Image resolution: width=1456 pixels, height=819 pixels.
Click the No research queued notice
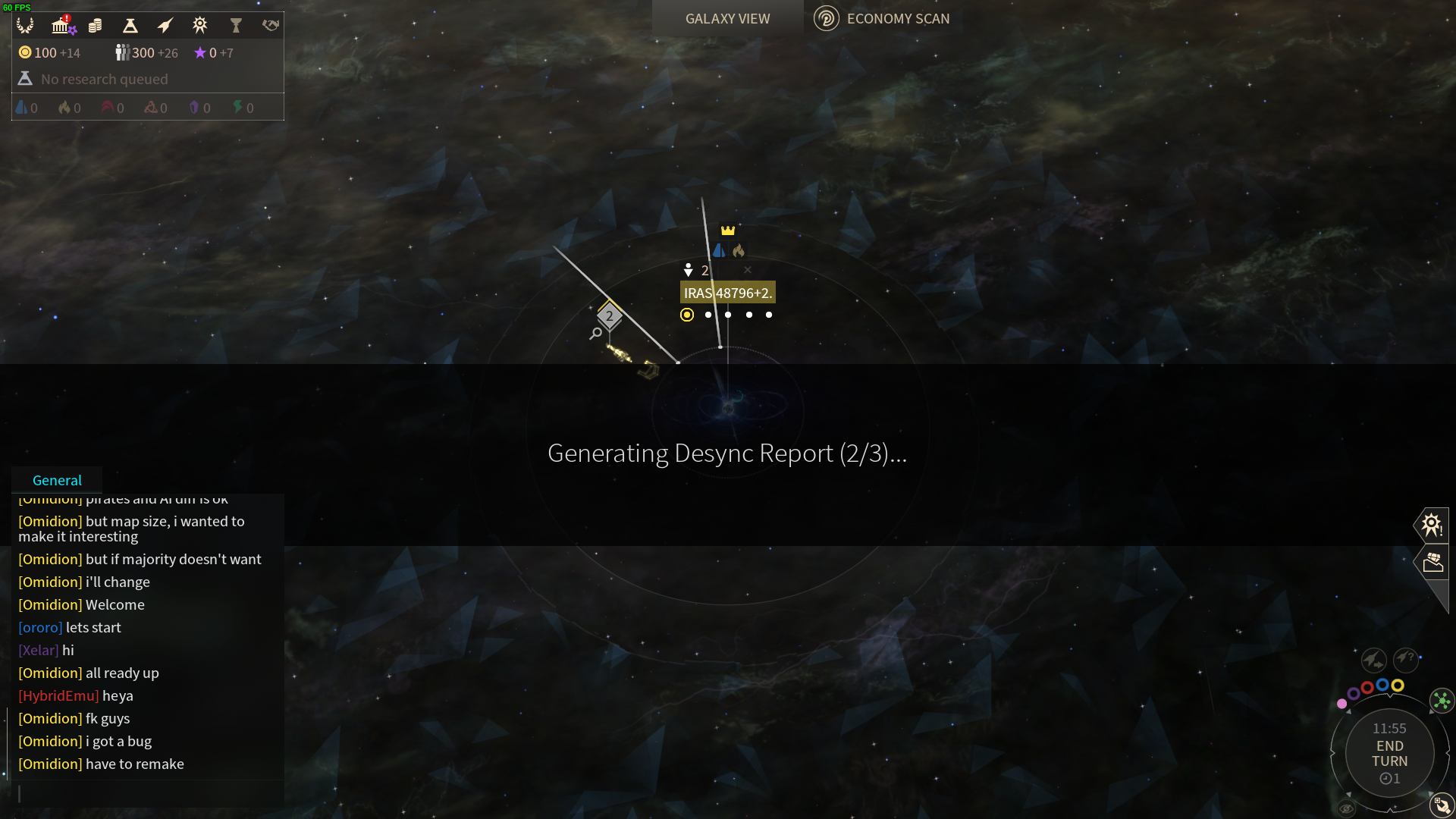[104, 79]
